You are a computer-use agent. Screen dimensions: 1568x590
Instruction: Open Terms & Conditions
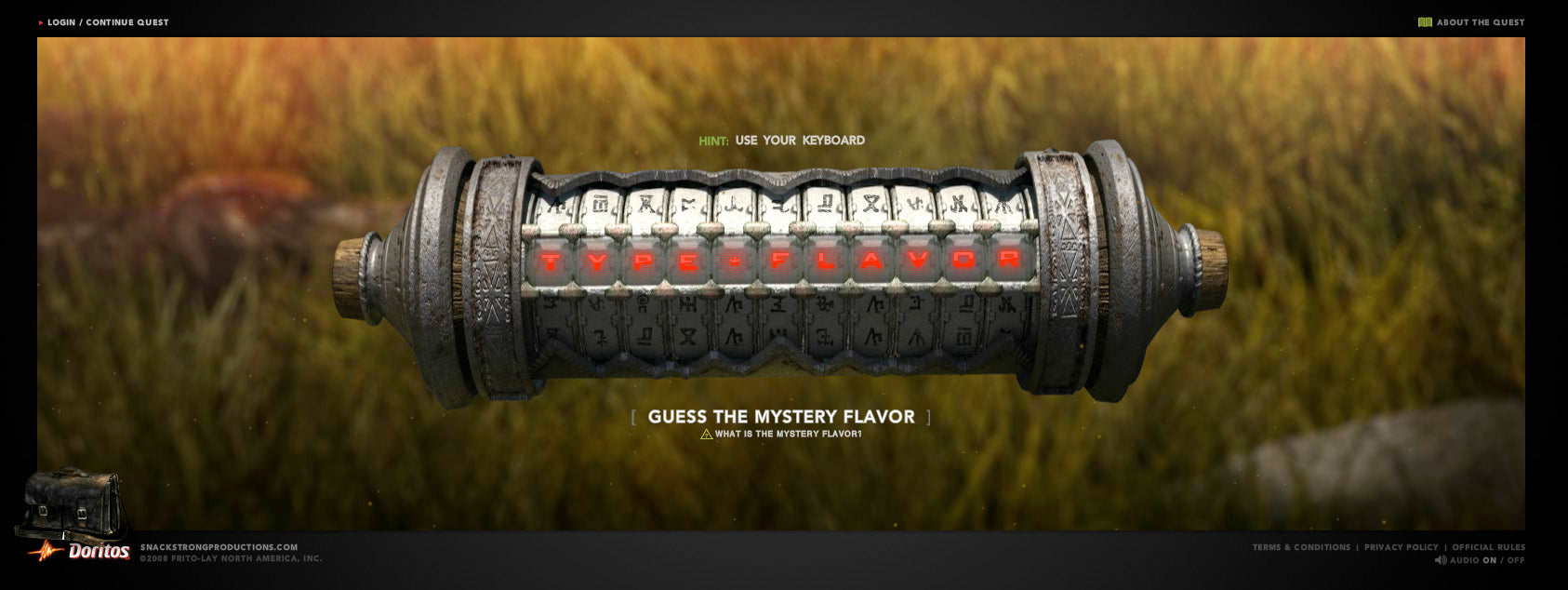pos(1301,547)
